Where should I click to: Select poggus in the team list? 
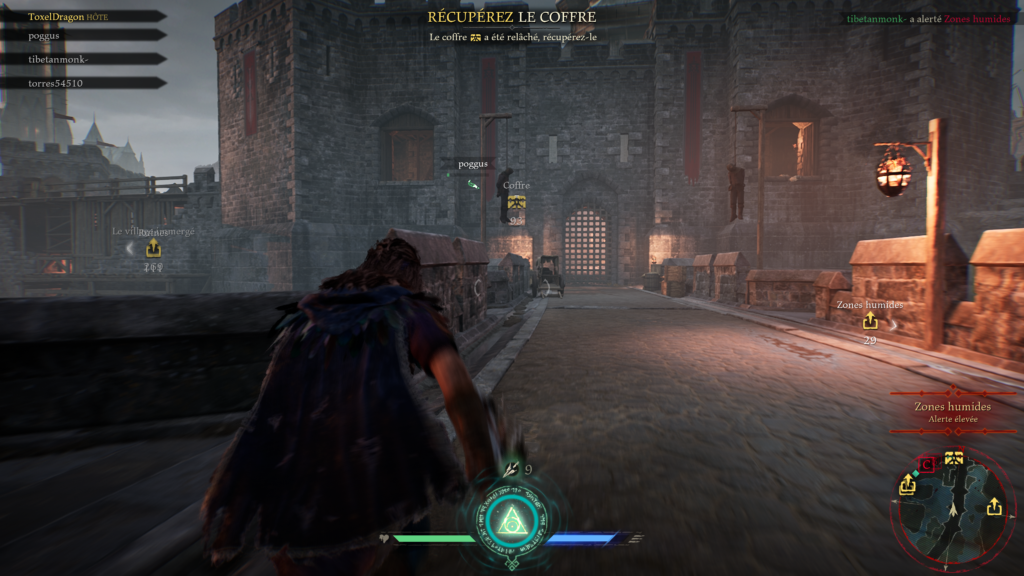coord(46,35)
